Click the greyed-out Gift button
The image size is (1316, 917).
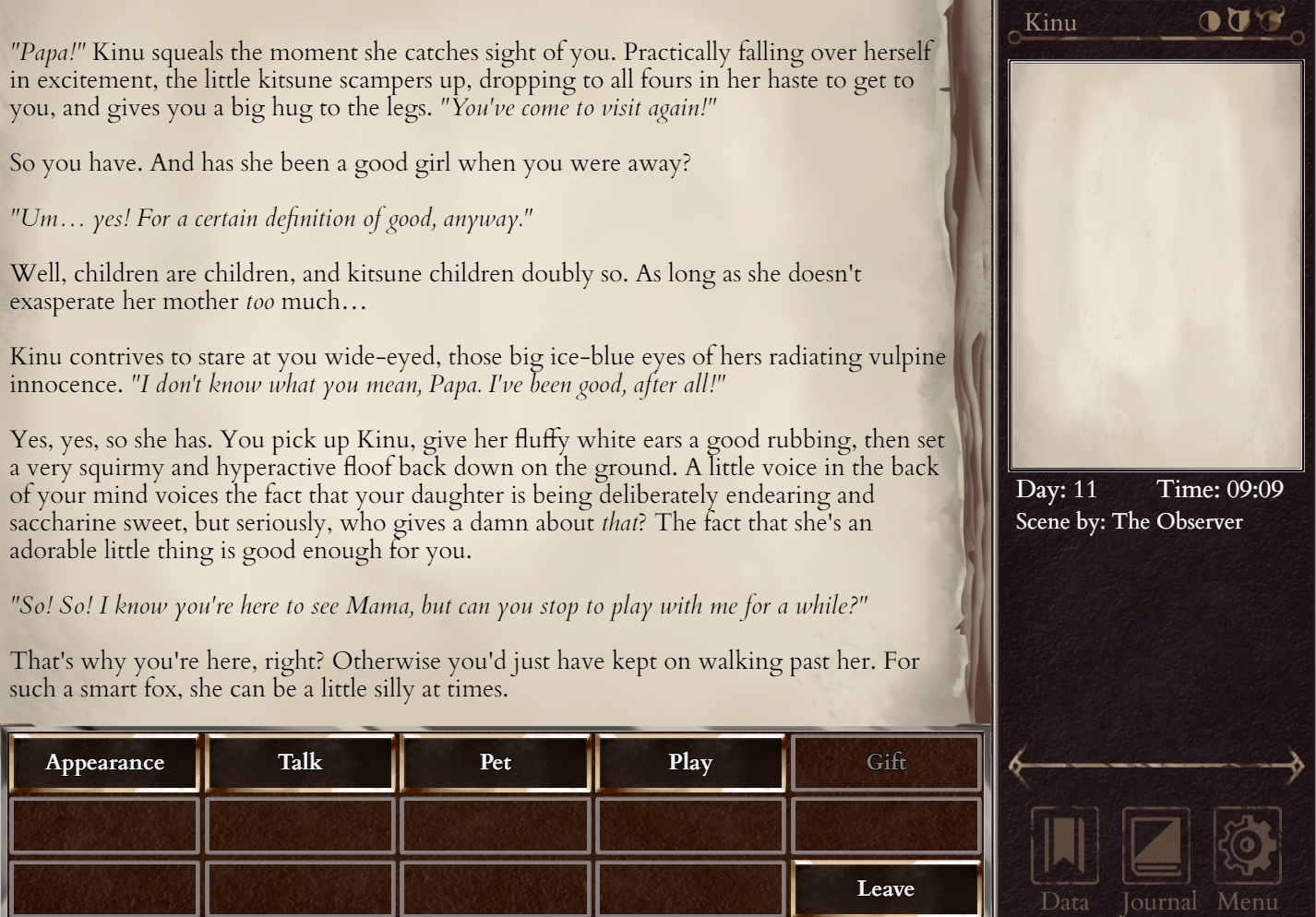pyautogui.click(x=886, y=762)
